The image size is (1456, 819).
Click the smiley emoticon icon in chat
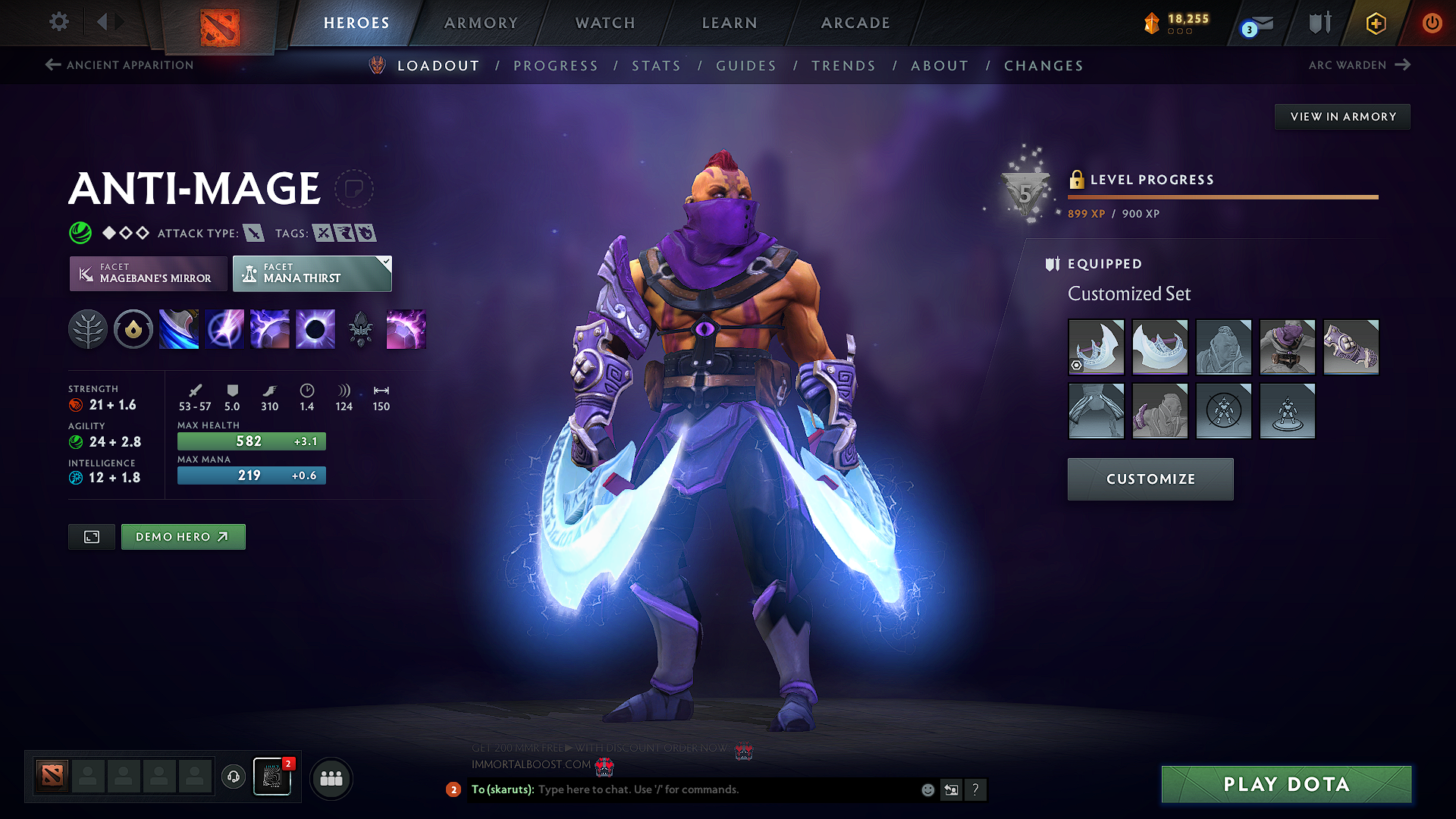tap(927, 789)
